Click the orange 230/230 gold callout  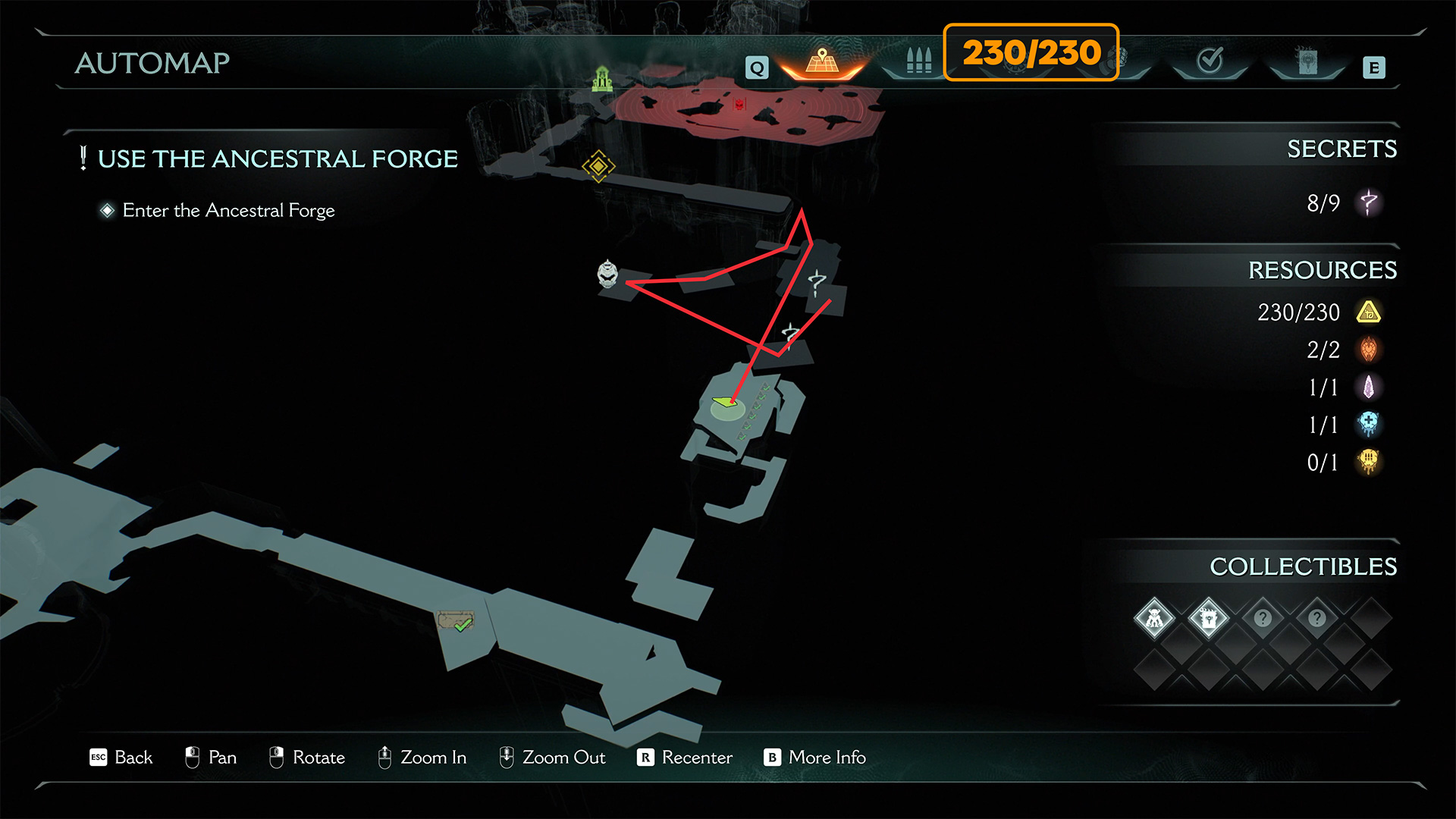click(x=1031, y=52)
